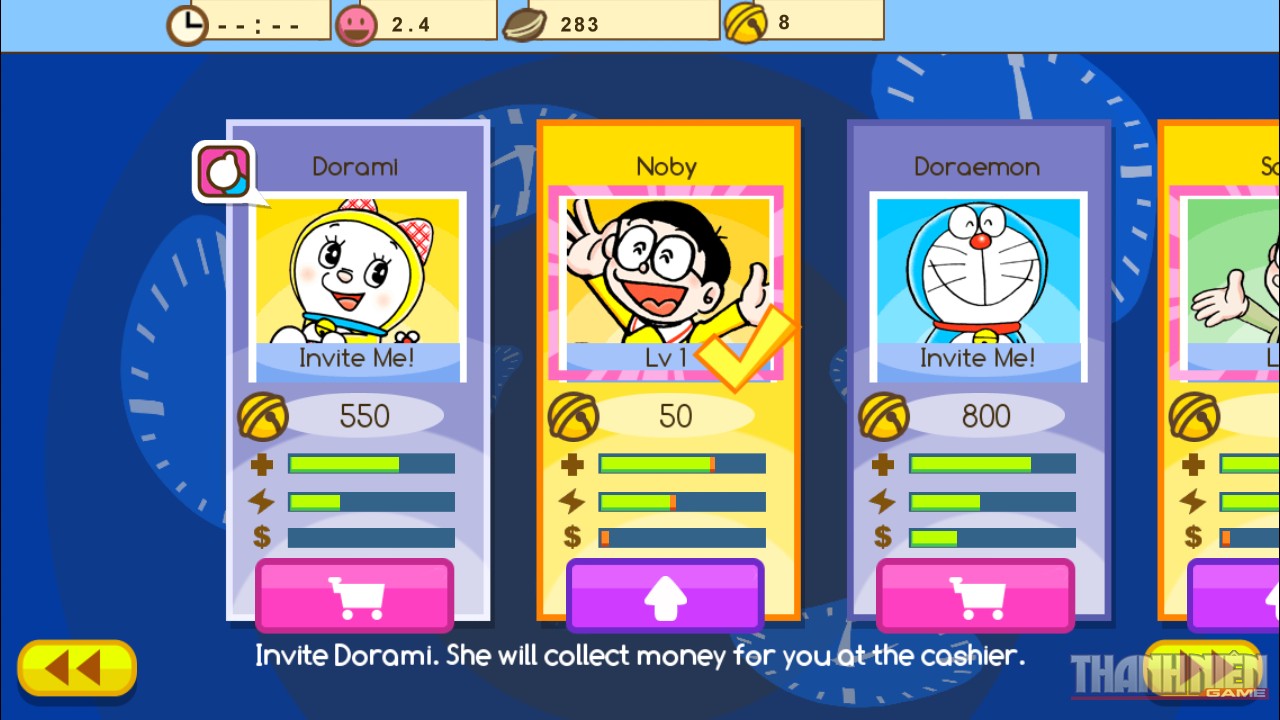Tap the bell icon next to Noby's 50 cost
1280x720 pixels.
(574, 414)
